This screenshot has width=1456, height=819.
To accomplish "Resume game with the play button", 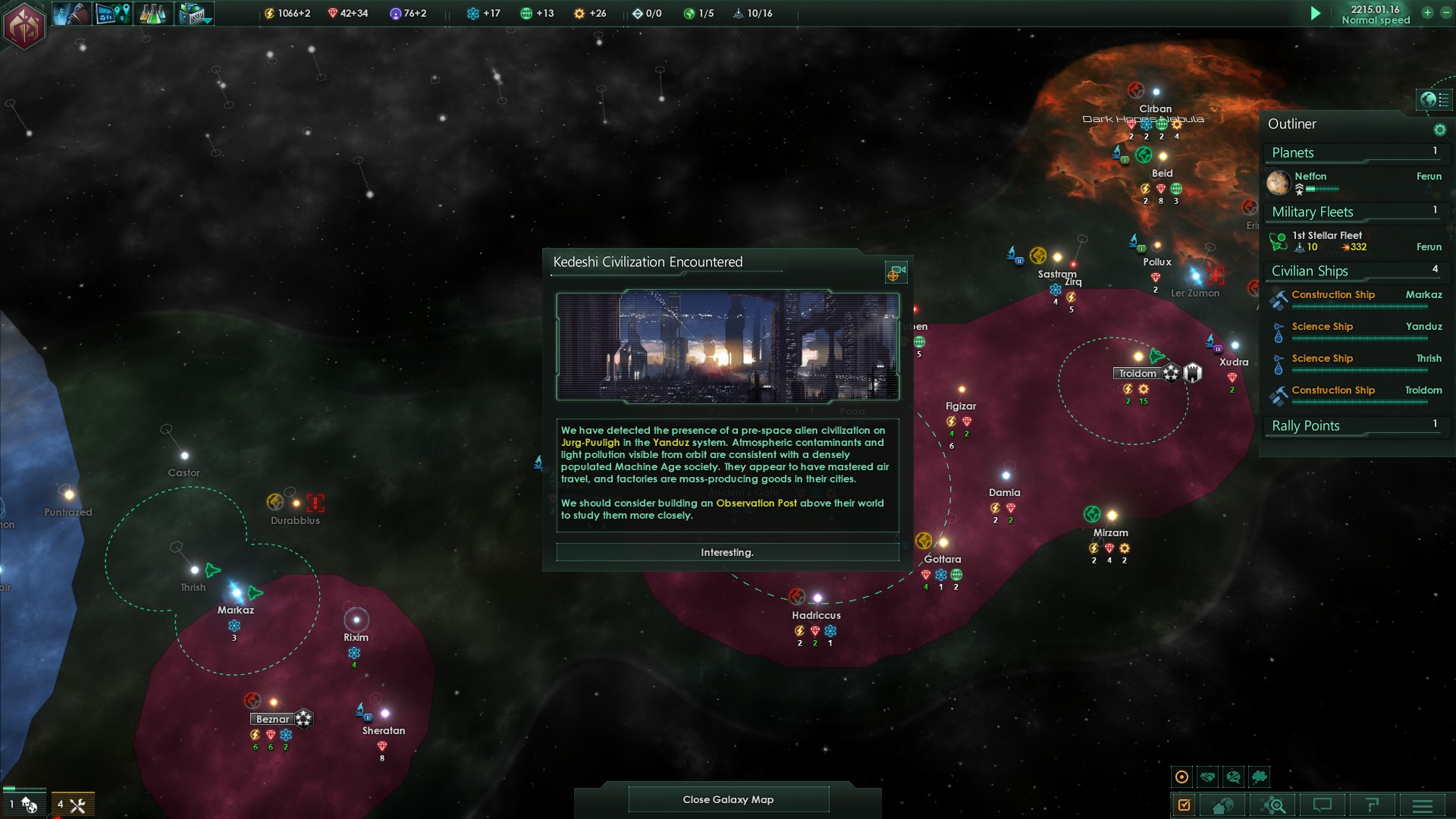I will pyautogui.click(x=1316, y=13).
